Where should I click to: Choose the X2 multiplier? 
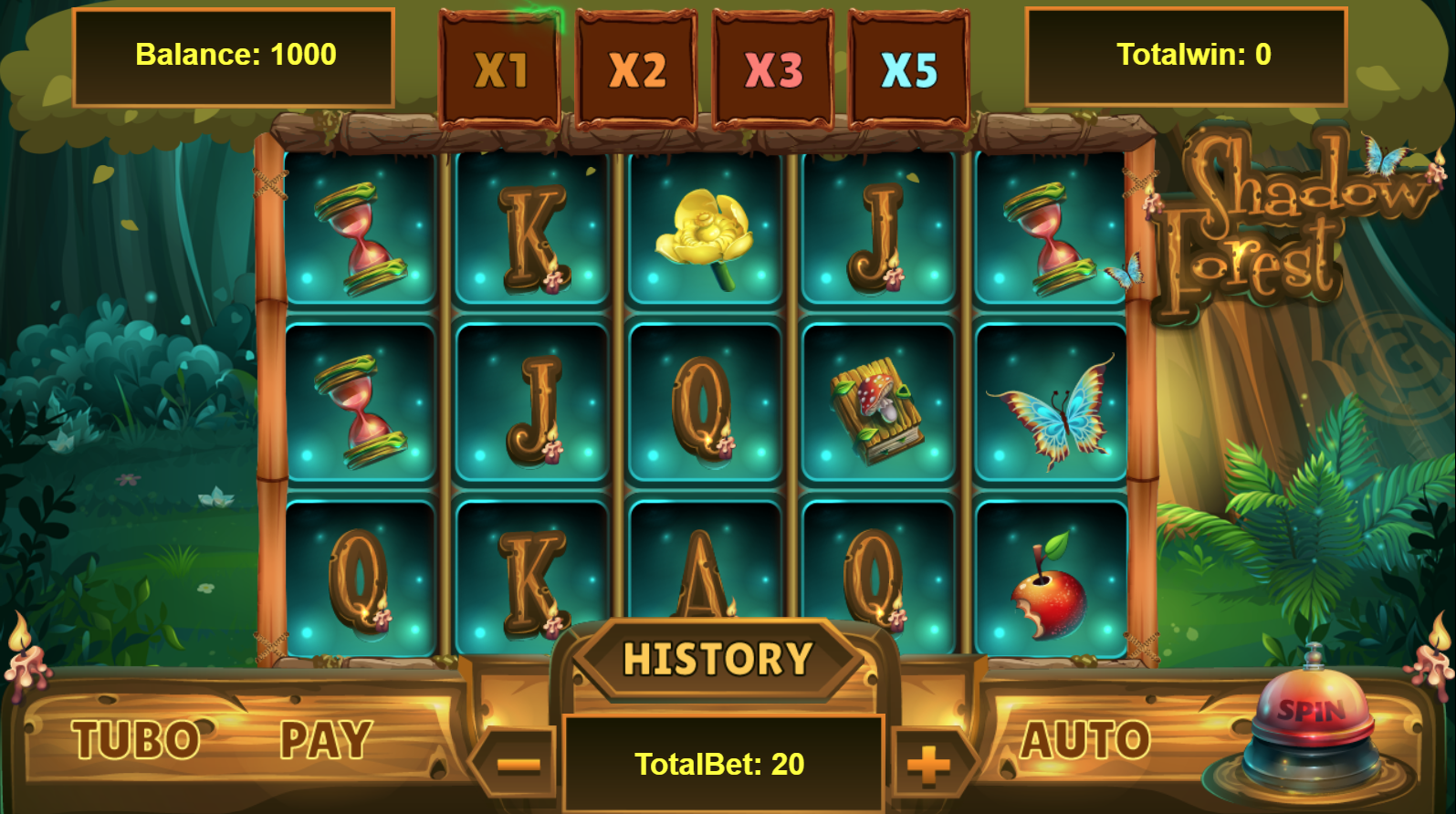coord(636,69)
